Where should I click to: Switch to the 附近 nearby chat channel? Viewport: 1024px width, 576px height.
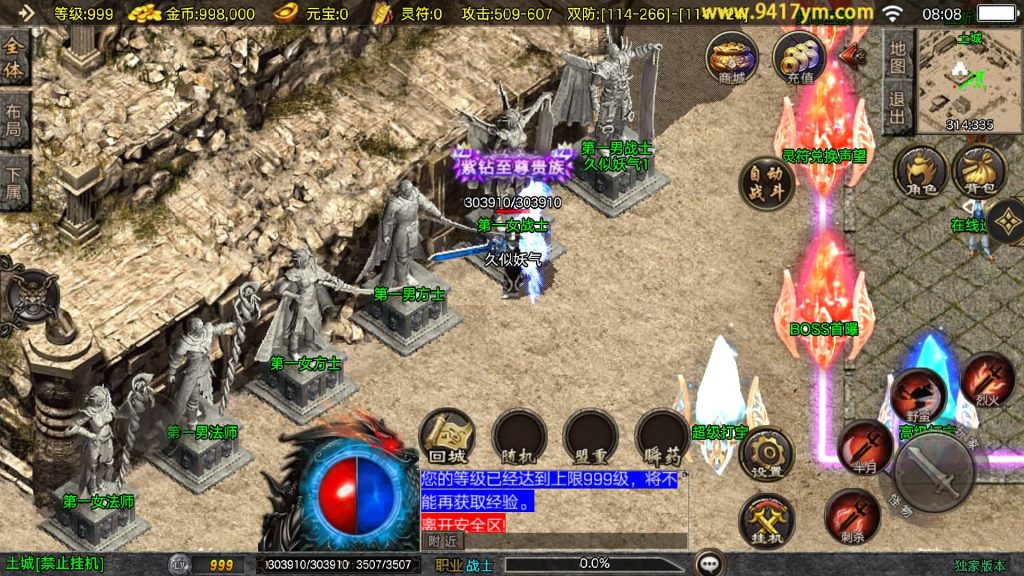[442, 541]
